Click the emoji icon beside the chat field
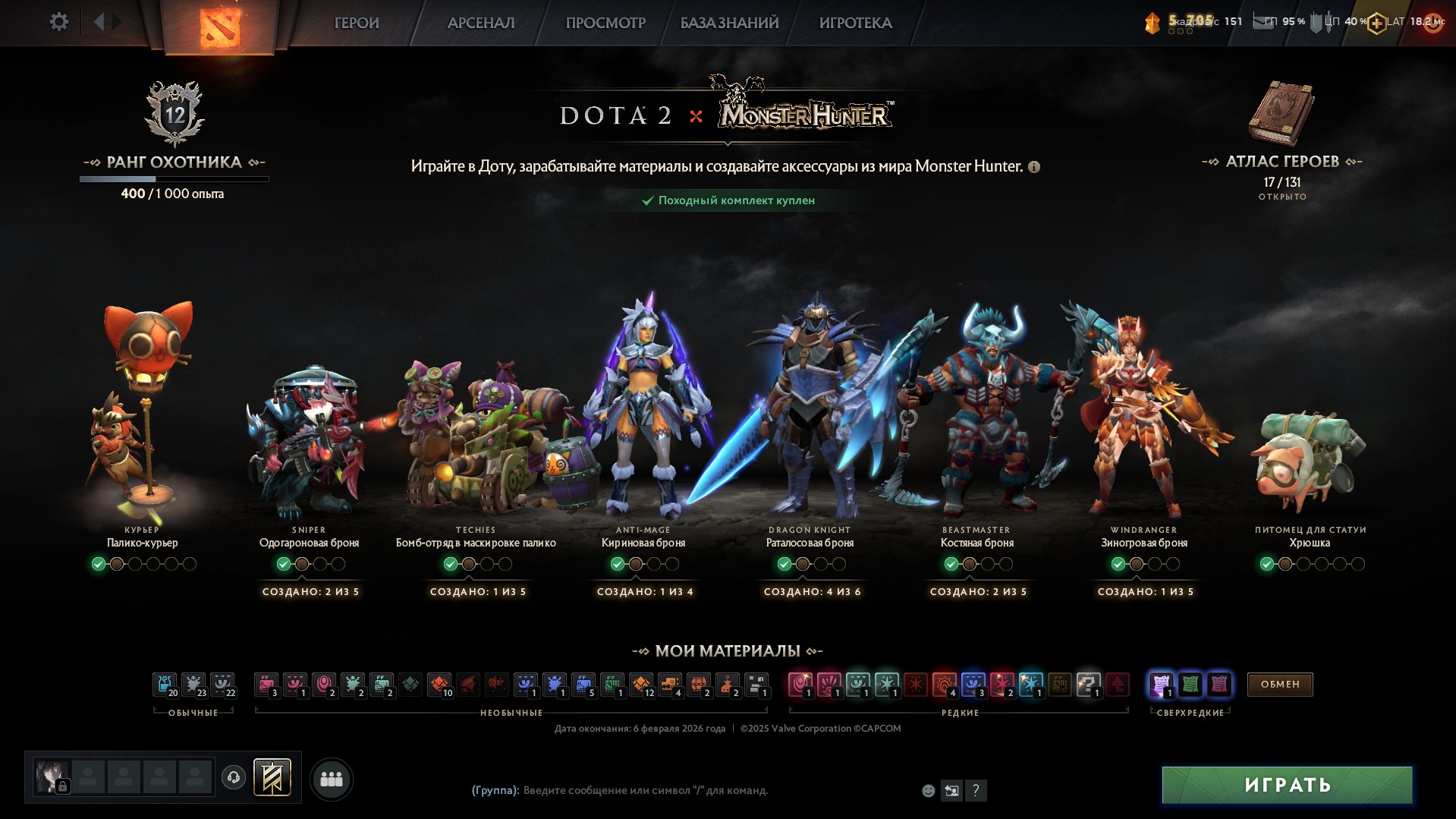The width and height of the screenshot is (1456, 819). pos(927,790)
